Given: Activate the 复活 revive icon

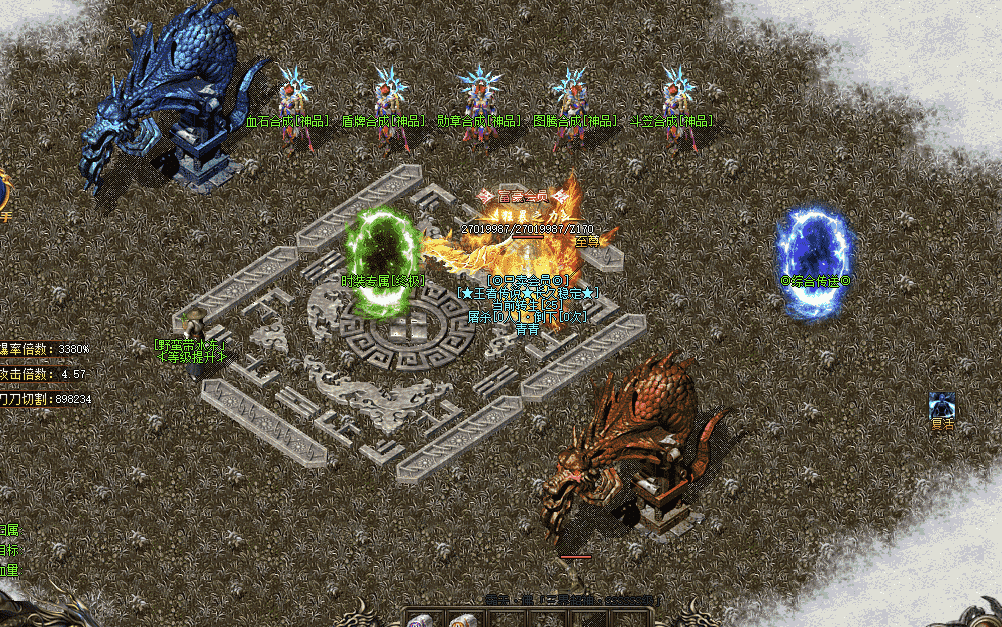Looking at the screenshot, I should pos(941,405).
